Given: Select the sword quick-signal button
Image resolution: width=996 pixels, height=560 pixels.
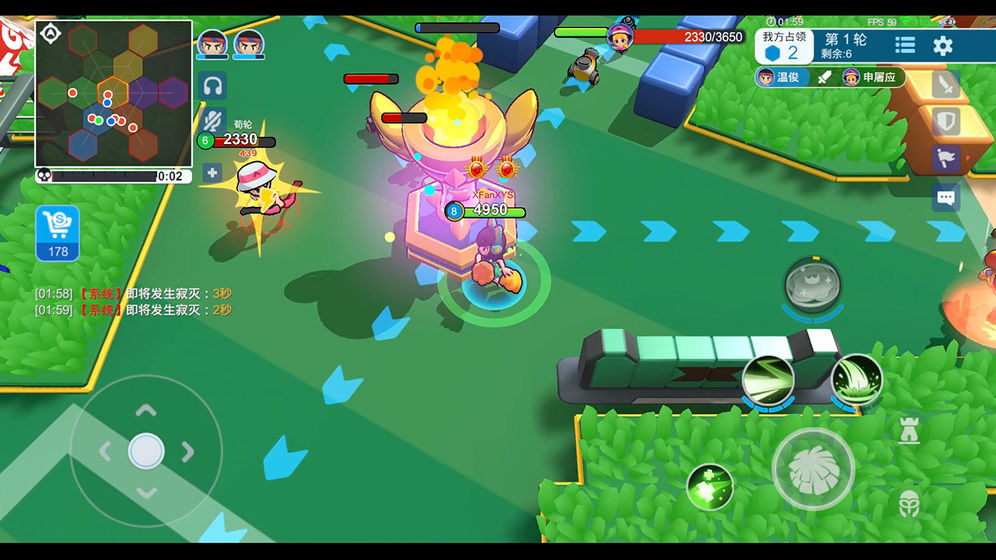Looking at the screenshot, I should [x=945, y=85].
